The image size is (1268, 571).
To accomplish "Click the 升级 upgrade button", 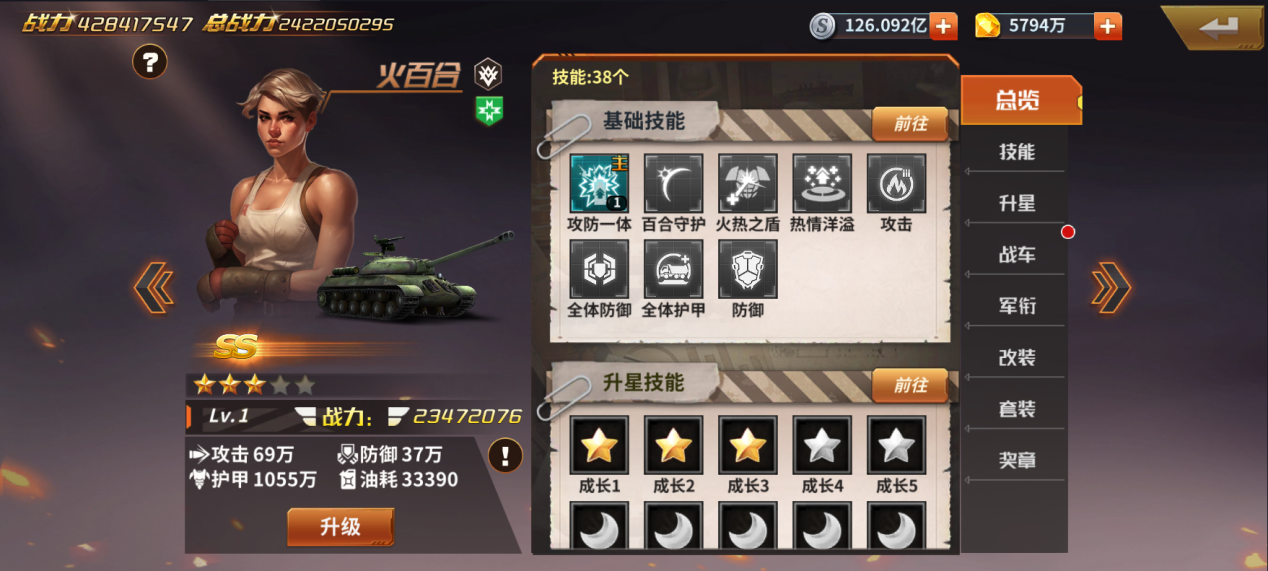I will (340, 527).
